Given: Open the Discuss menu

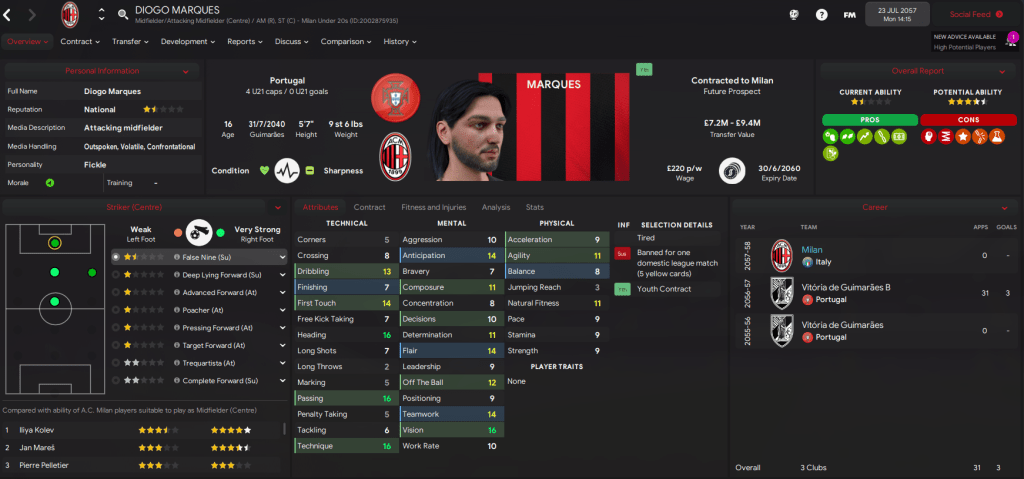Looking at the screenshot, I should [x=292, y=41].
